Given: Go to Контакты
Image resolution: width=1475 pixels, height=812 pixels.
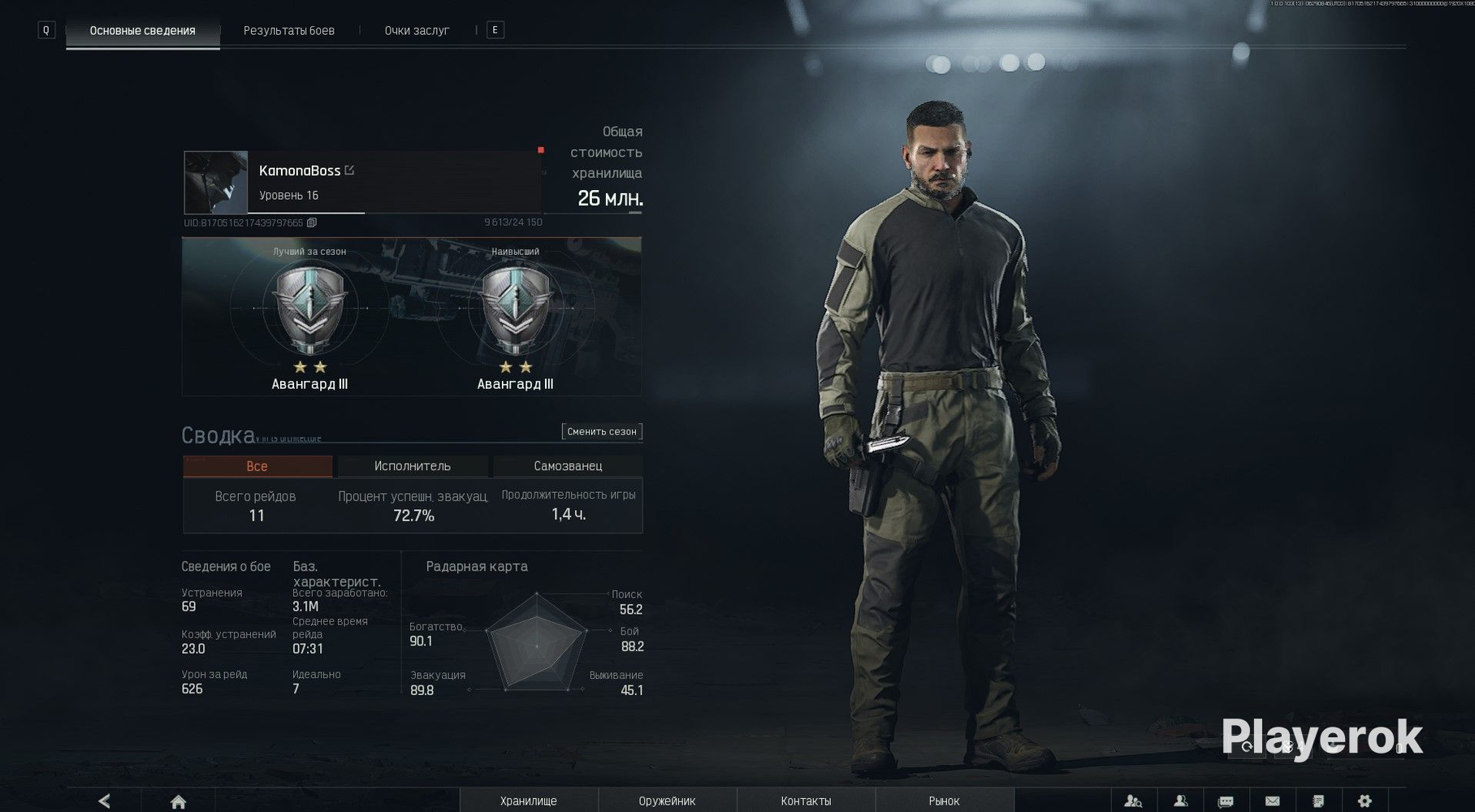Looking at the screenshot, I should pyautogui.click(x=806, y=801).
